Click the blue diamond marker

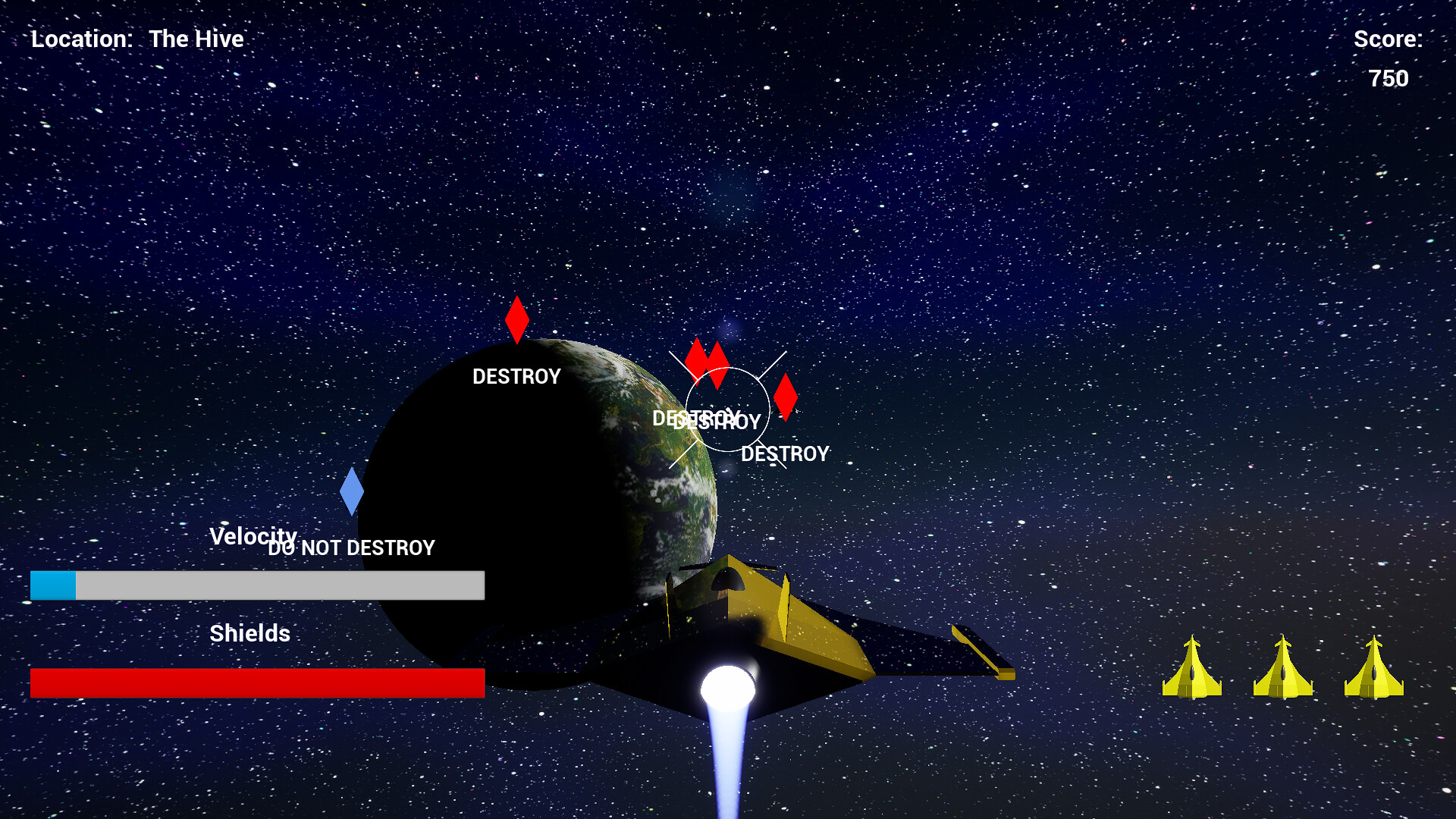coord(353,491)
